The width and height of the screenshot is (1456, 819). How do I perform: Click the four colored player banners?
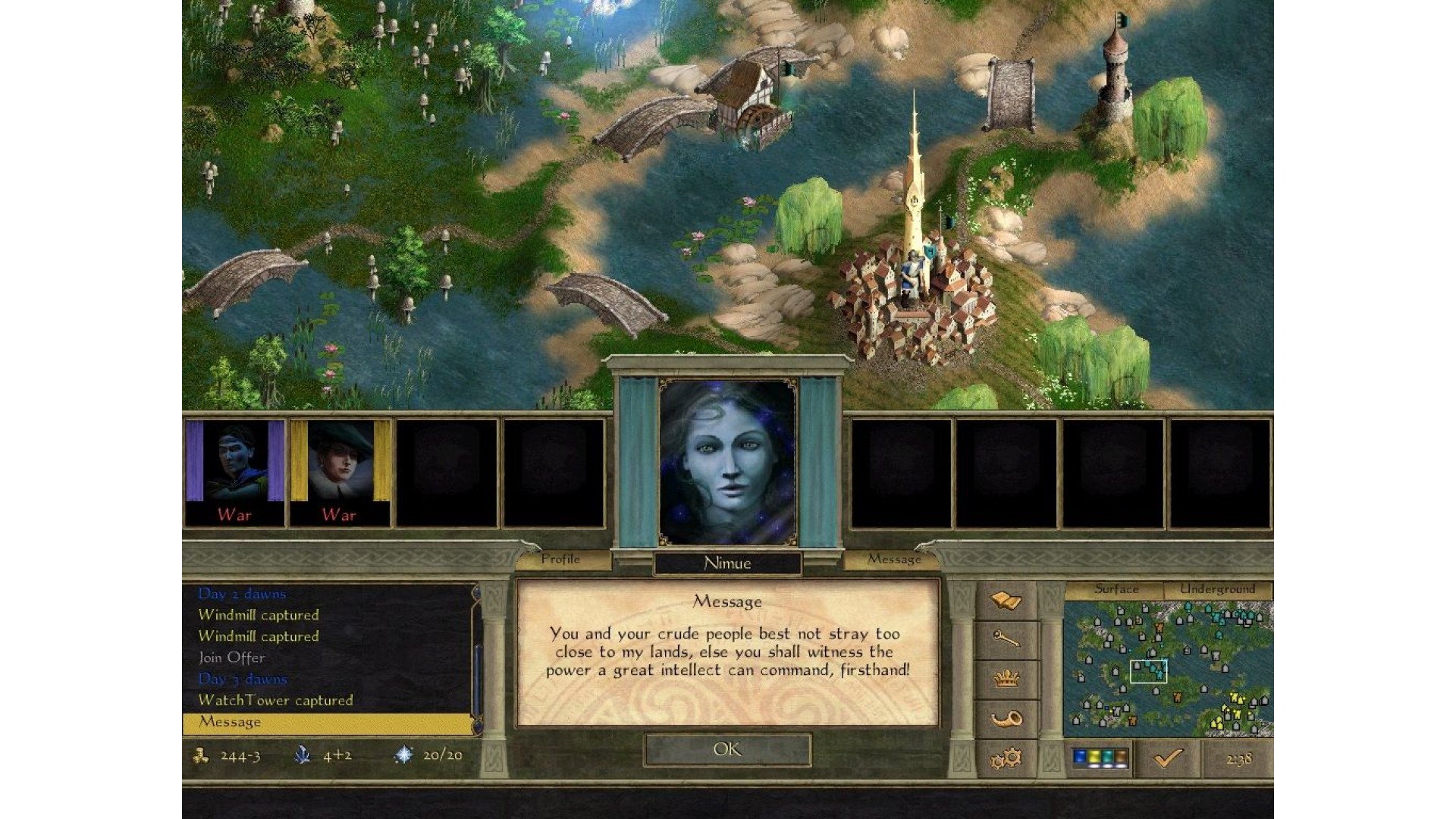pos(1100,758)
